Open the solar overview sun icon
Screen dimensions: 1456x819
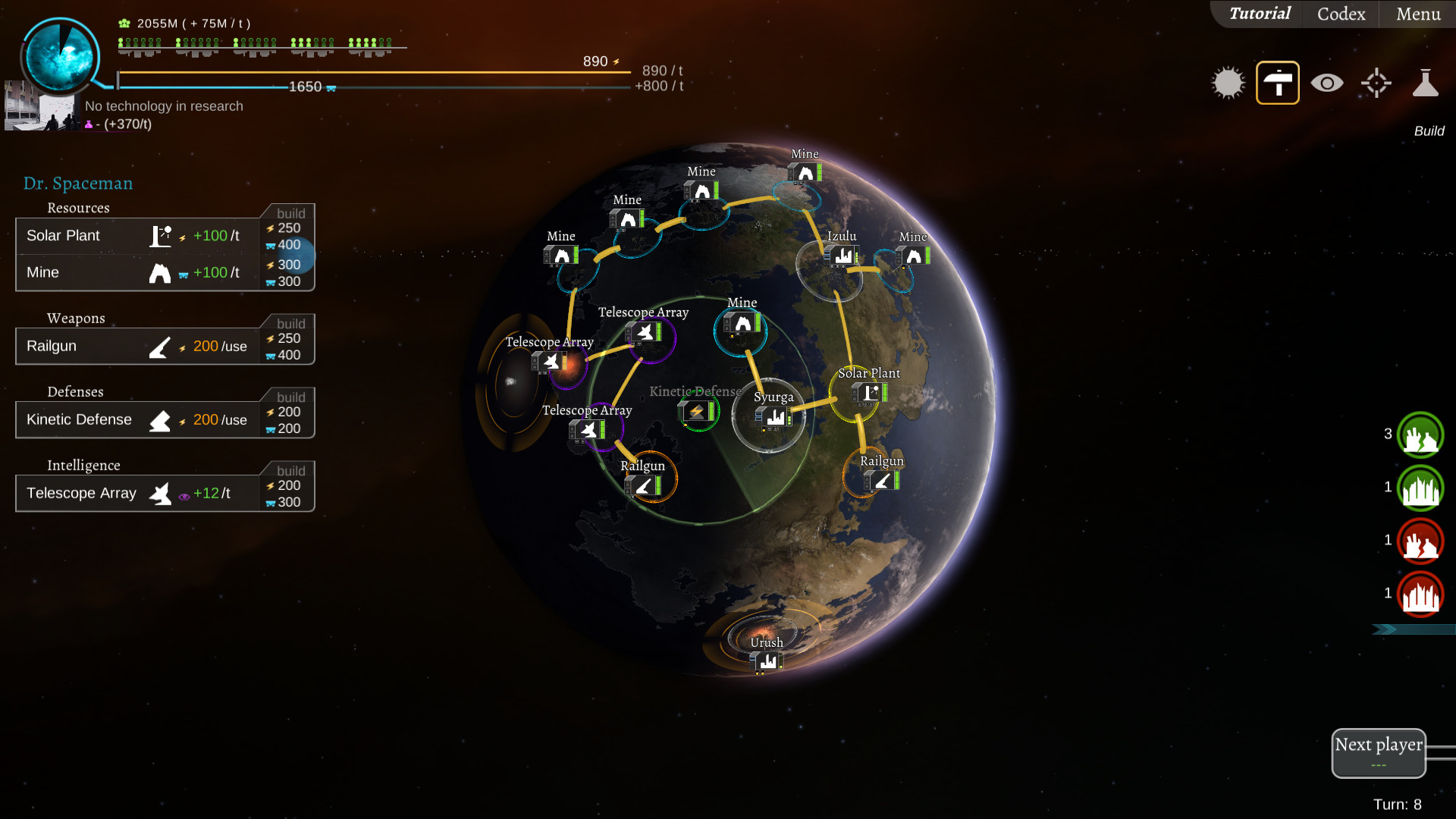click(x=1228, y=82)
